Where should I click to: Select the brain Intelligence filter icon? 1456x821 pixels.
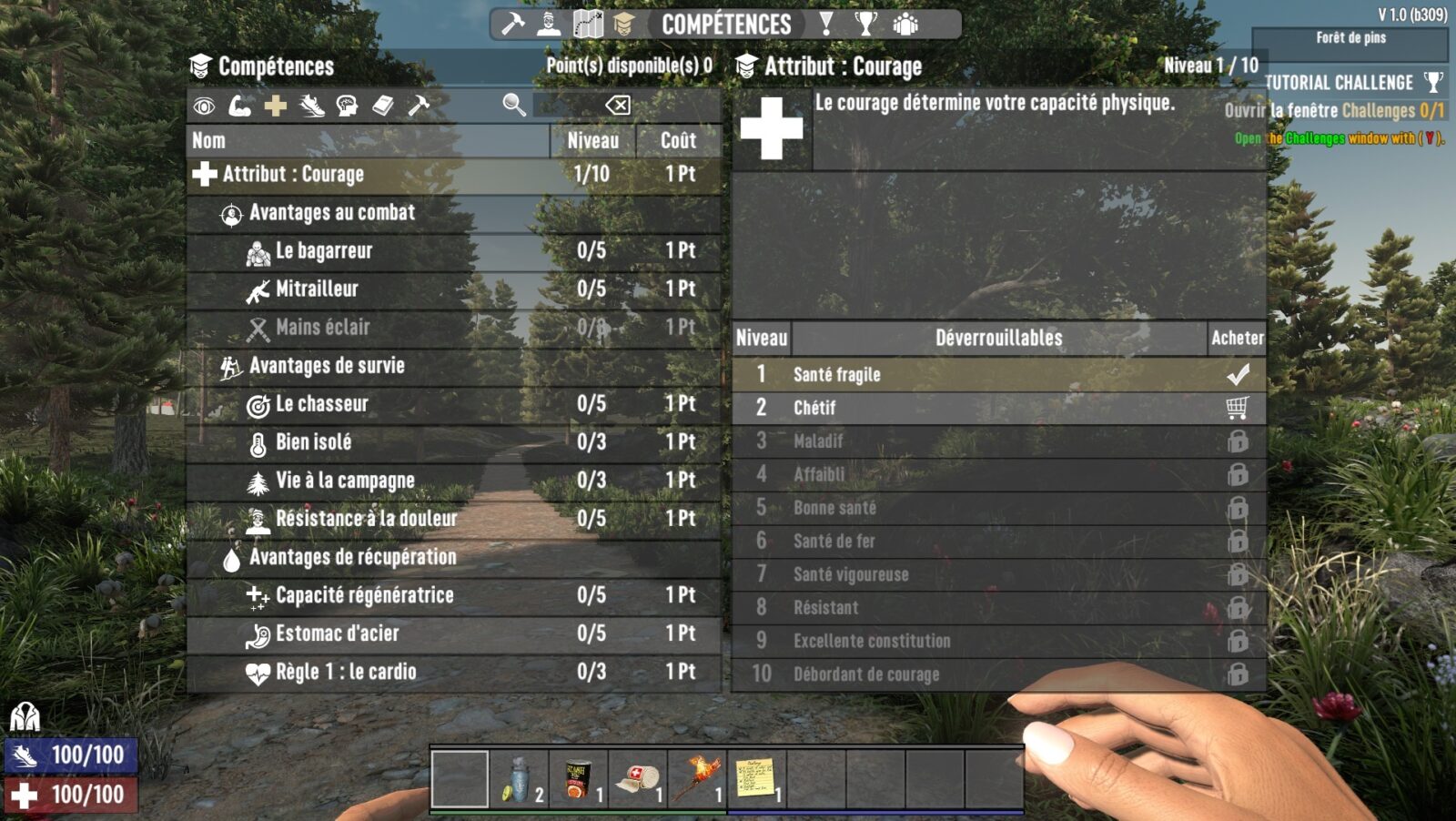pyautogui.click(x=347, y=106)
